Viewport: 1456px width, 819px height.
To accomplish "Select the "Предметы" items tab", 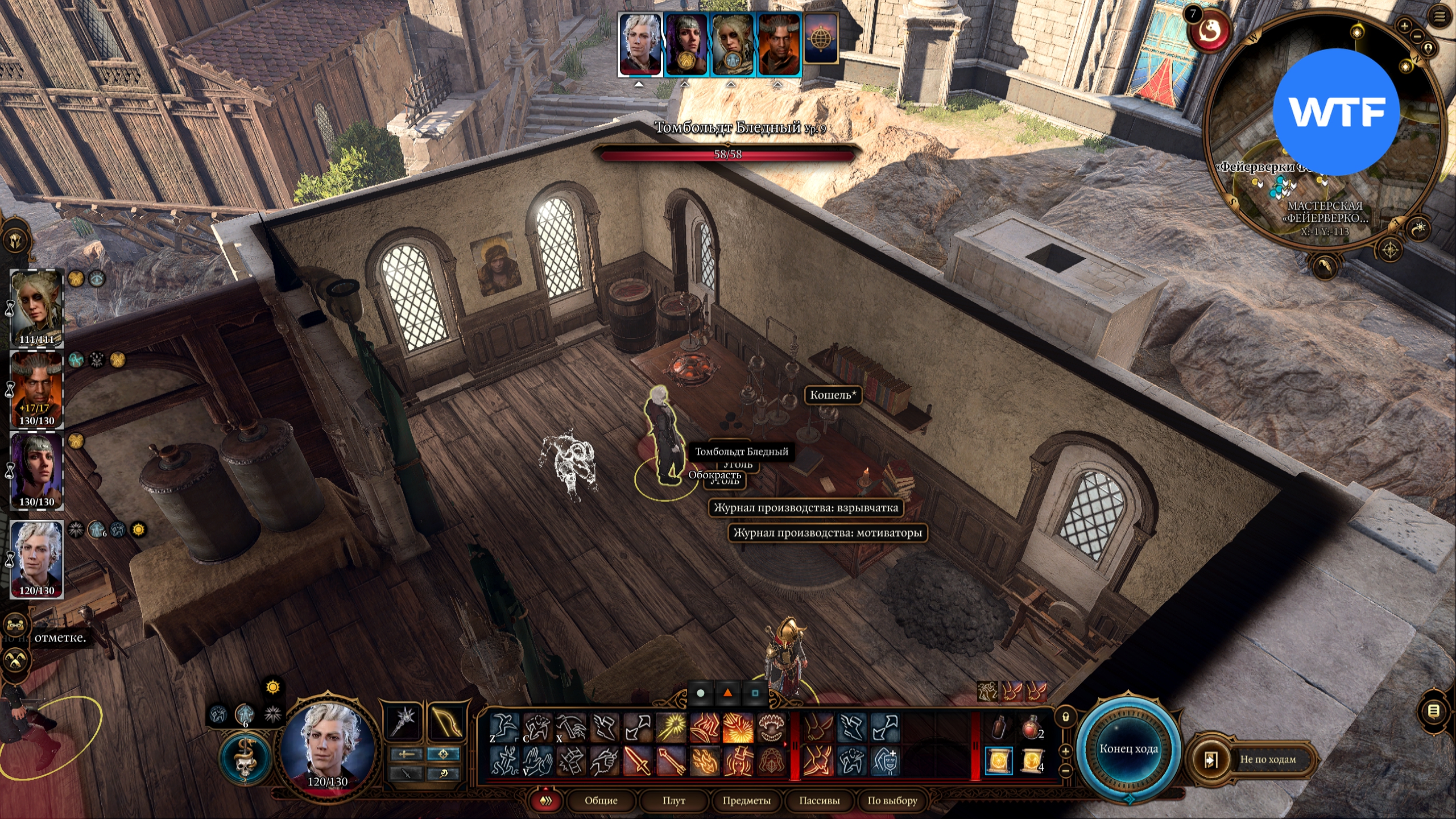I will (x=746, y=801).
